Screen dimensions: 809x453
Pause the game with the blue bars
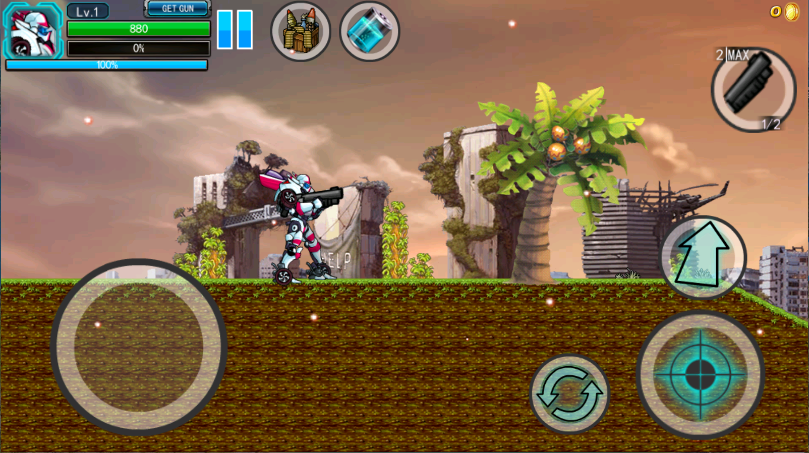pyautogui.click(x=235, y=30)
